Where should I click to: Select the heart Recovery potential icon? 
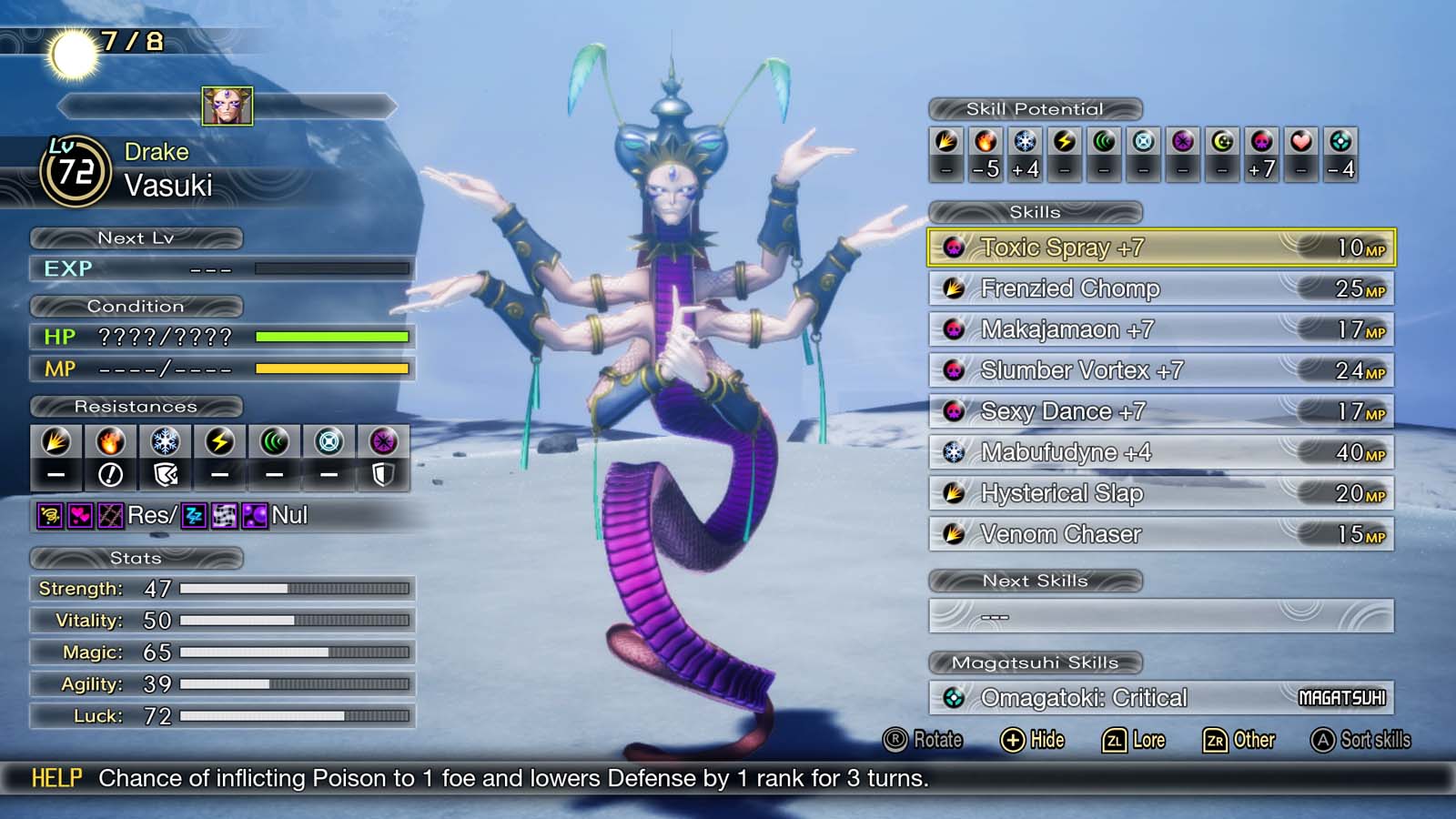coord(1301,141)
